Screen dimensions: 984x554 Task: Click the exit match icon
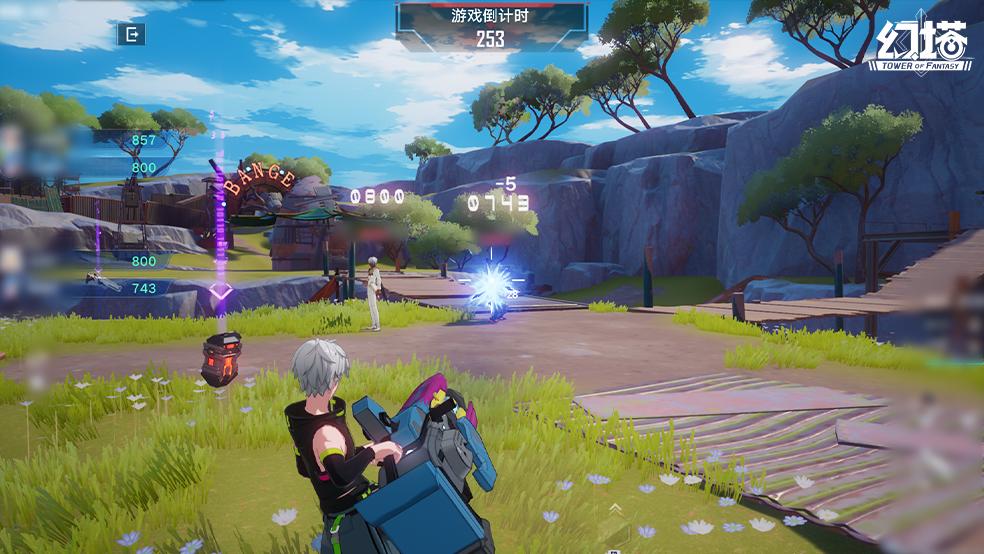click(x=131, y=35)
